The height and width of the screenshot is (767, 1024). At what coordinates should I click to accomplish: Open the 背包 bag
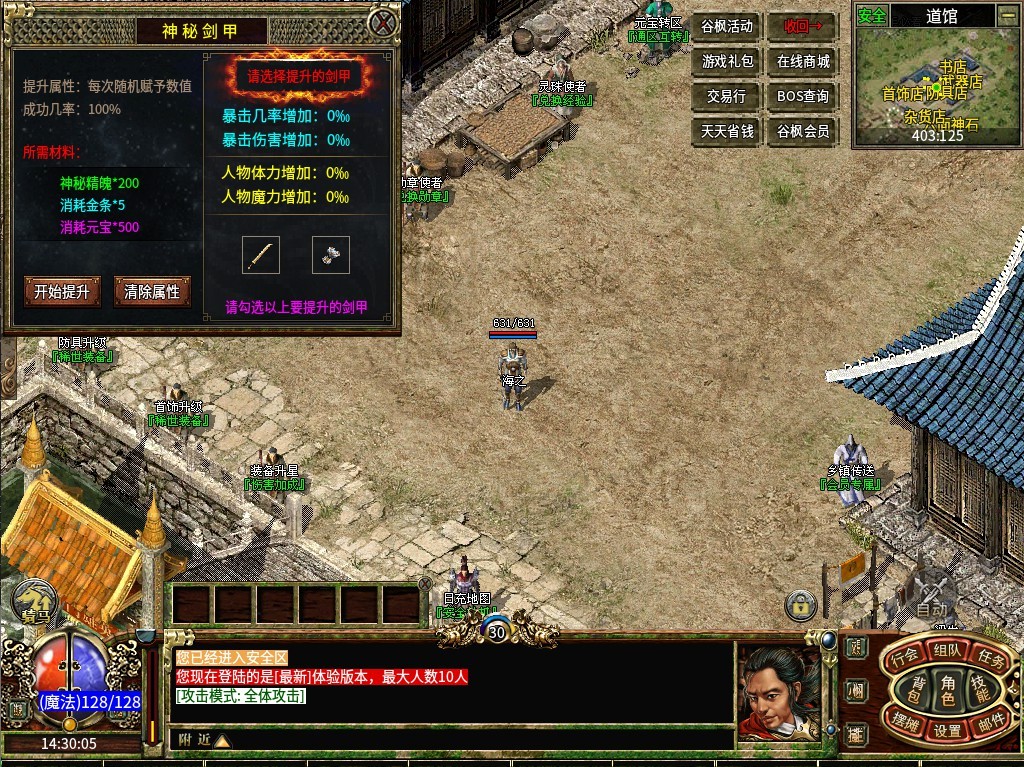click(x=916, y=688)
